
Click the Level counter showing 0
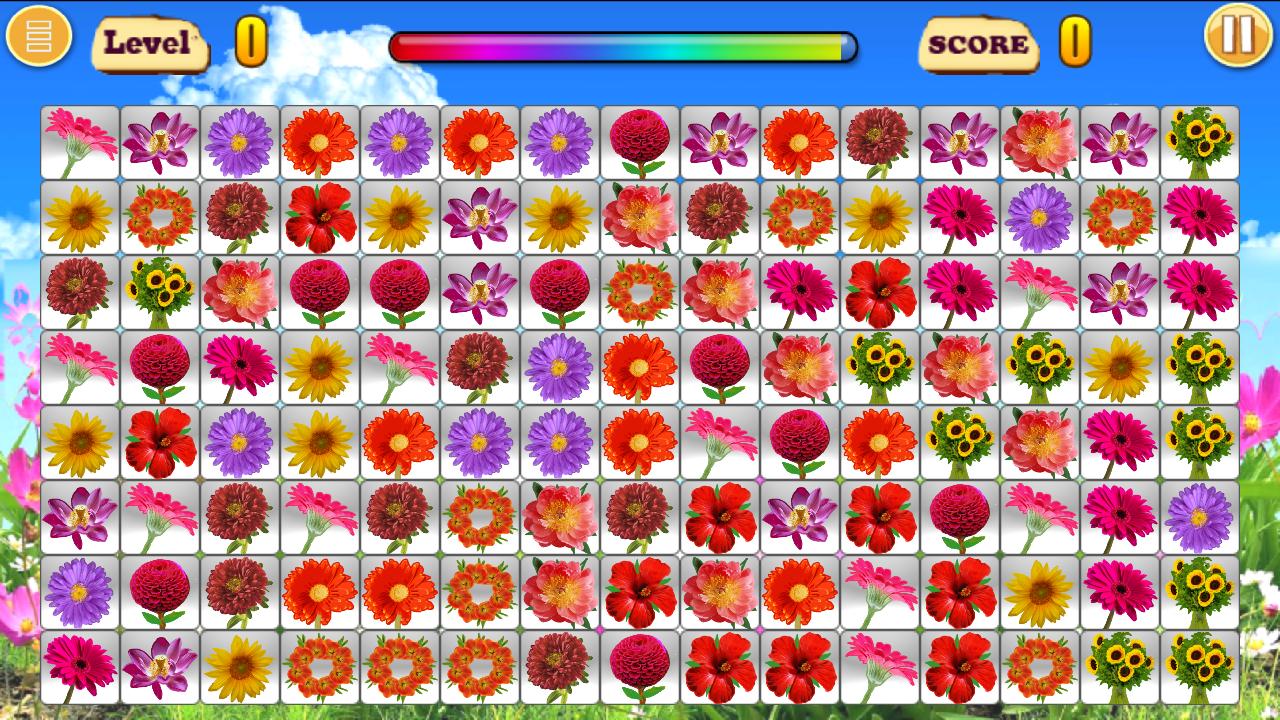tap(250, 42)
